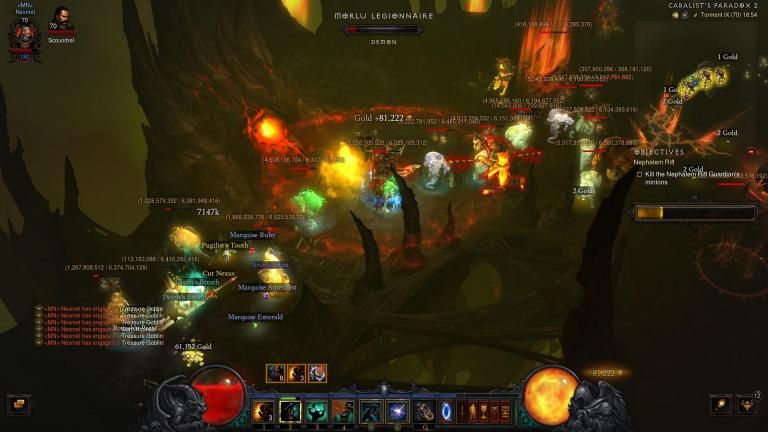Image resolution: width=768 pixels, height=432 pixels.
Task: Select the blue starburst right-mouse skill
Action: click(x=397, y=411)
